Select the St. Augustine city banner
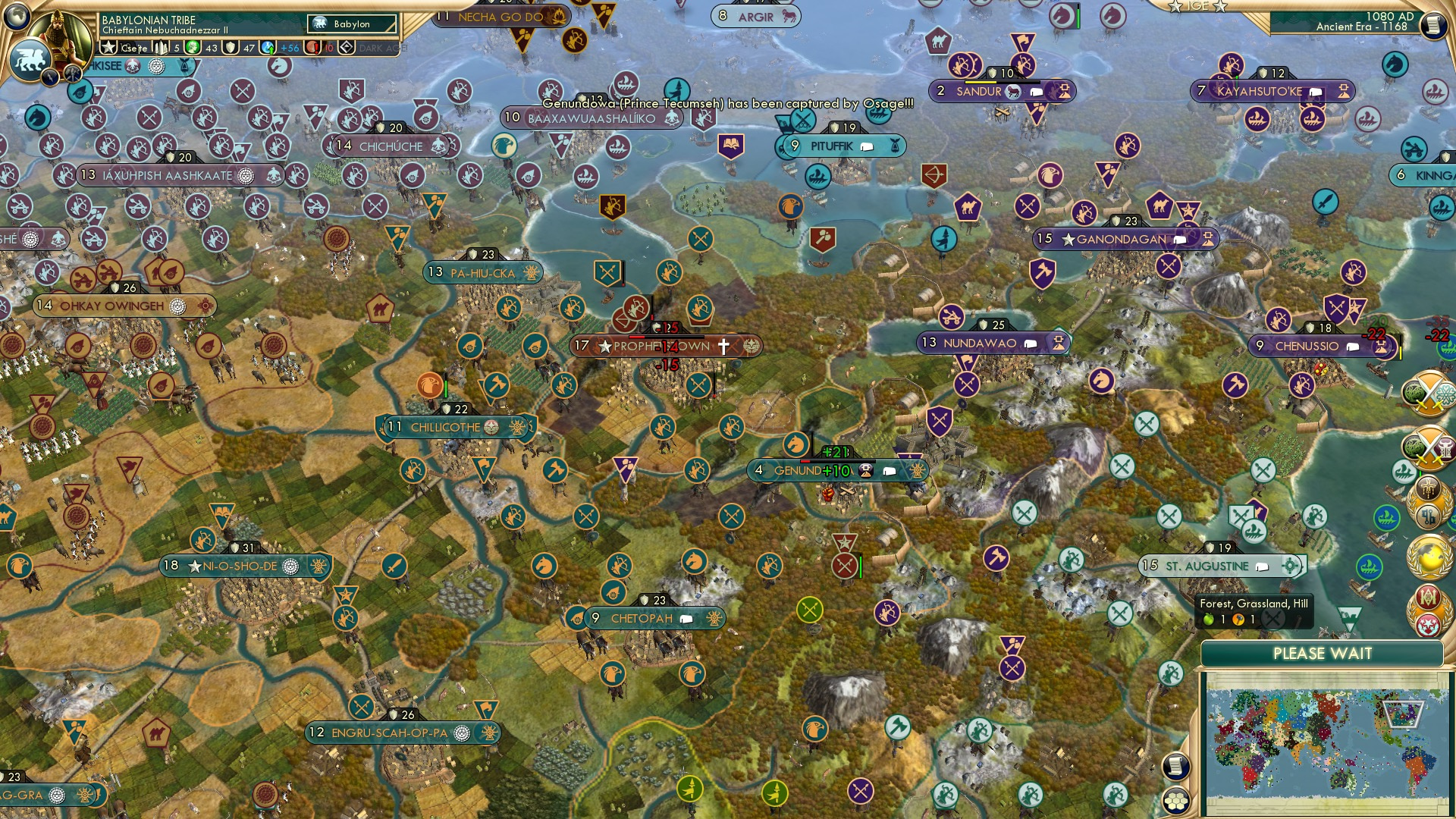This screenshot has height=819, width=1456. (1217, 566)
